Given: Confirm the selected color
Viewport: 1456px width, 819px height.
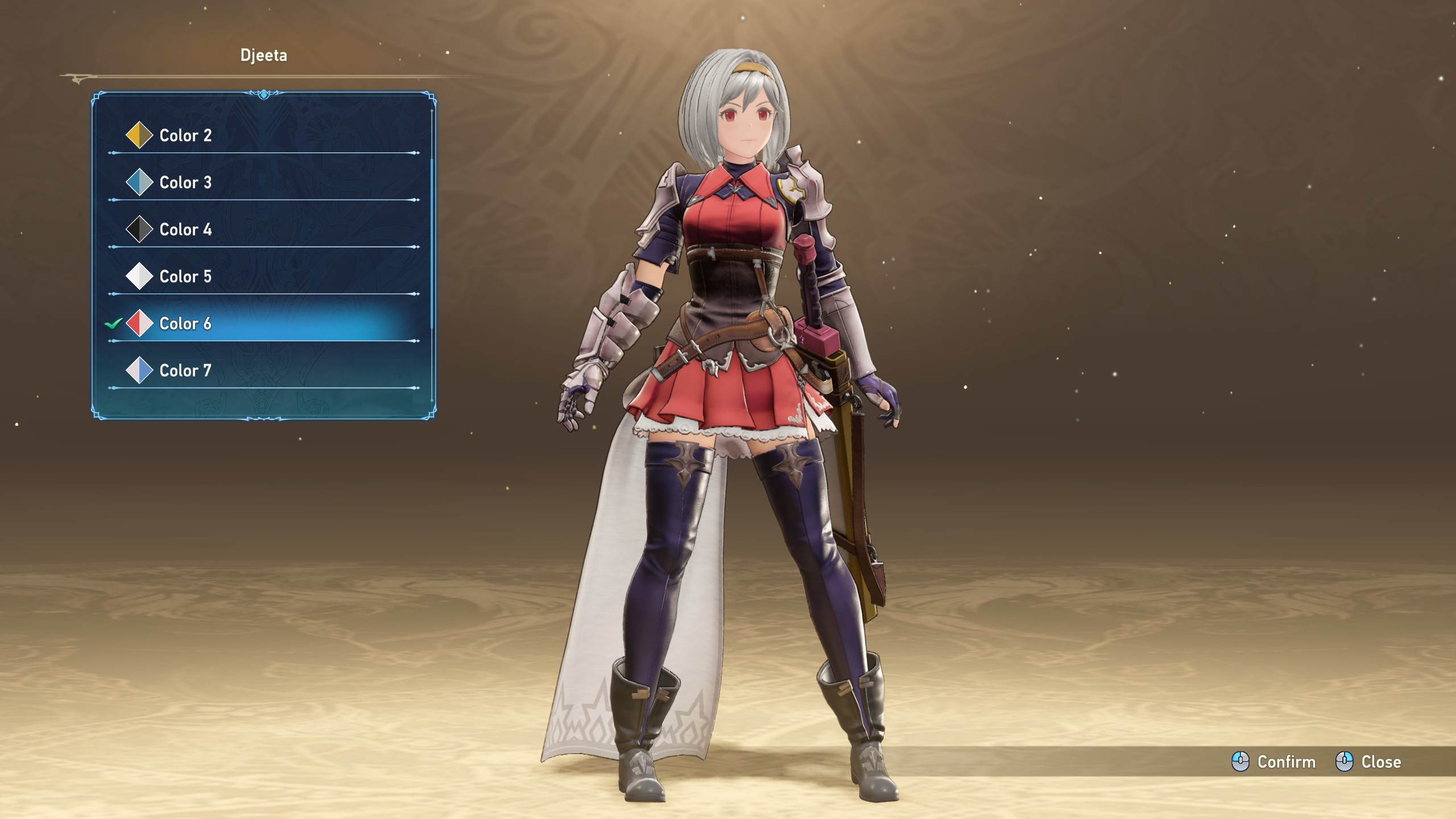Looking at the screenshot, I should [1274, 762].
